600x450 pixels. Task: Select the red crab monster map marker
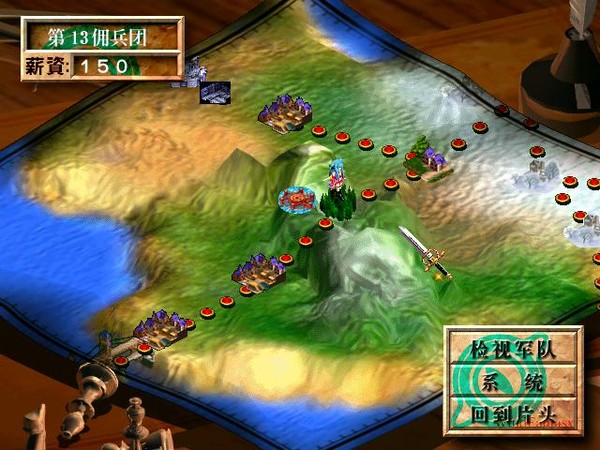pos(297,199)
